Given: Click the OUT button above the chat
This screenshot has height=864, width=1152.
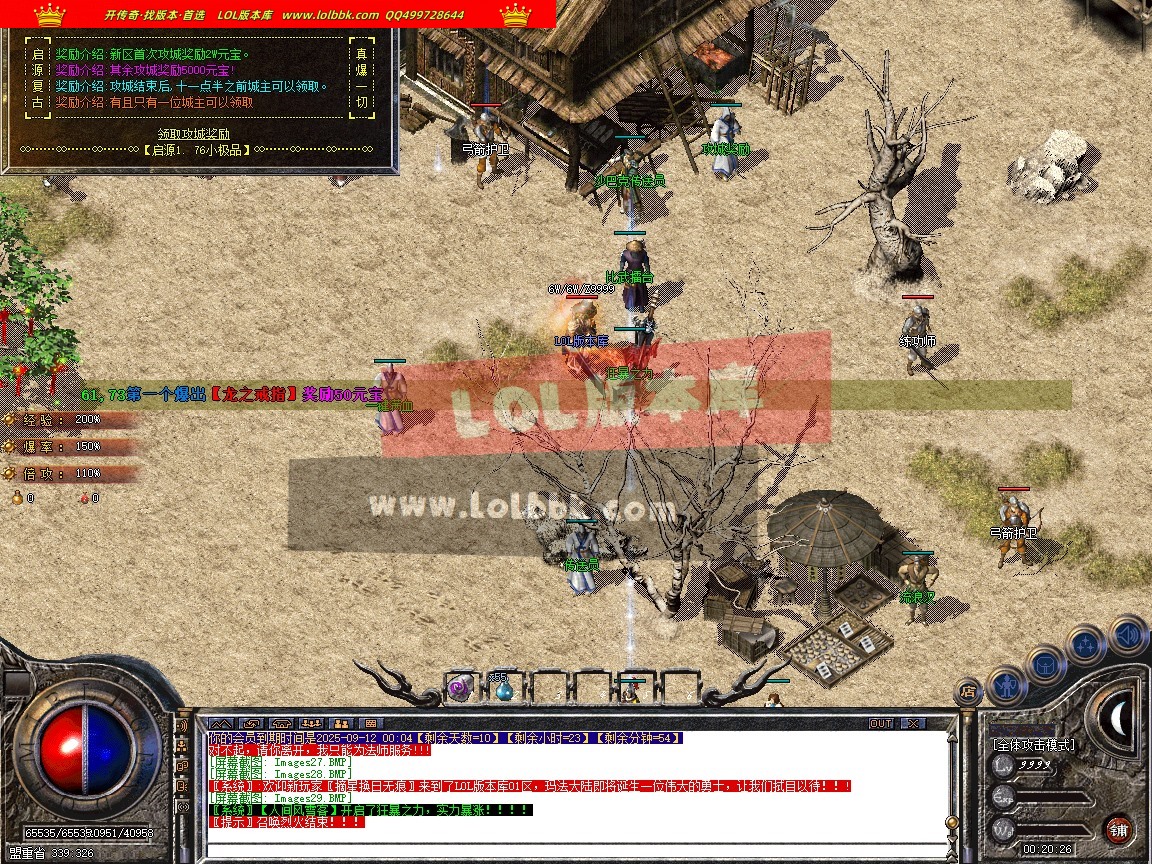Looking at the screenshot, I should [880, 723].
